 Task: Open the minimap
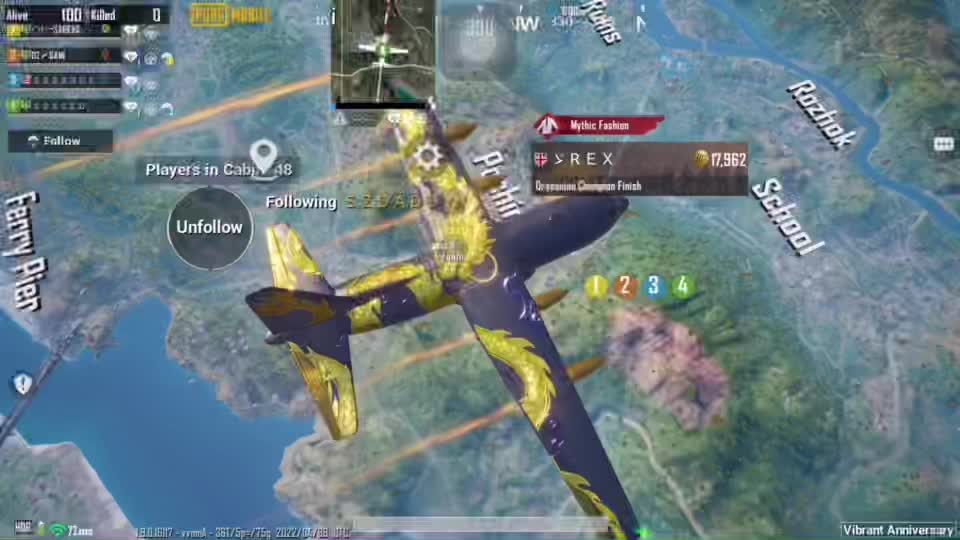[x=383, y=51]
